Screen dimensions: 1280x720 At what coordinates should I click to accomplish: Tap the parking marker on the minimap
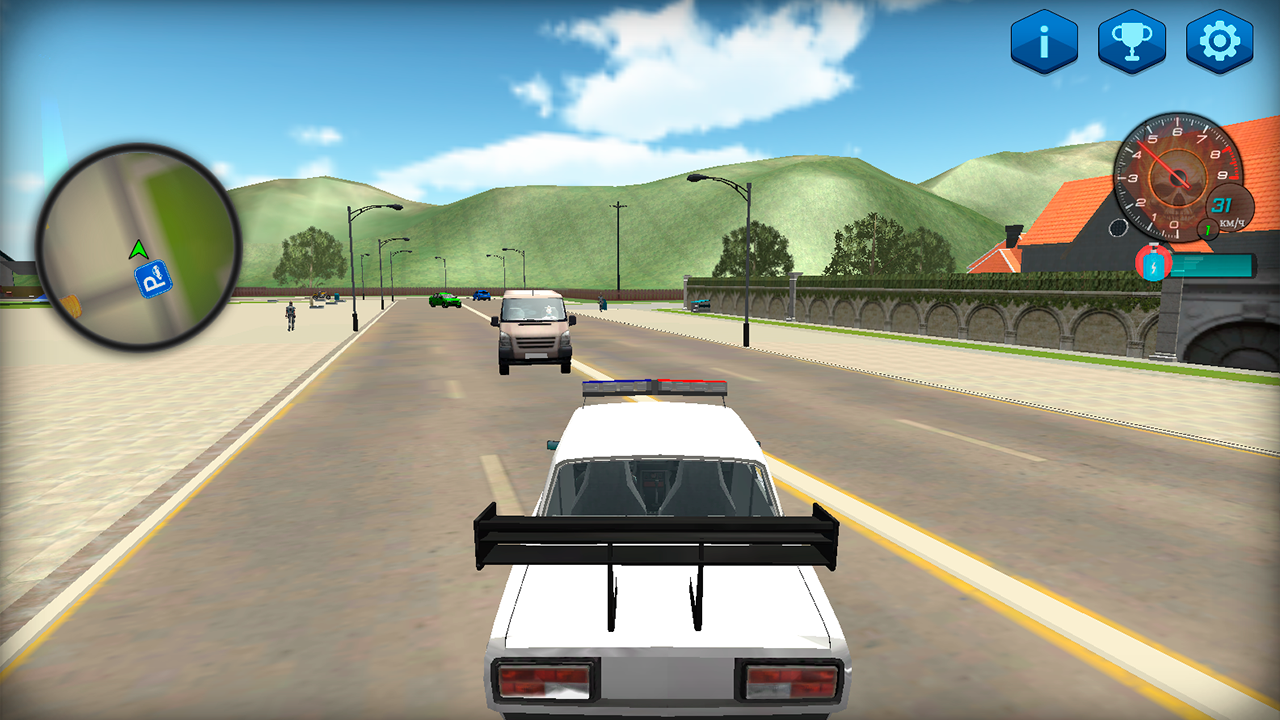point(155,279)
